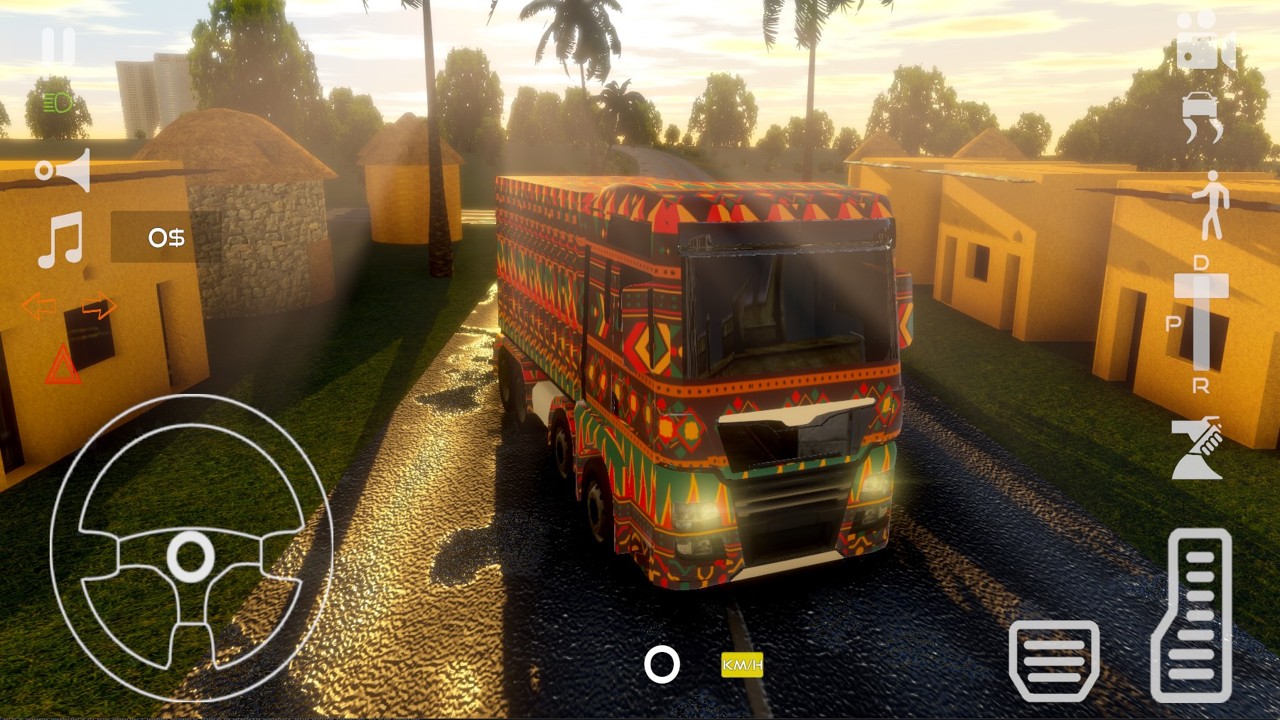Screen dimensions: 1280x720
Task: Activate the right turn signal arrow
Action: click(99, 306)
